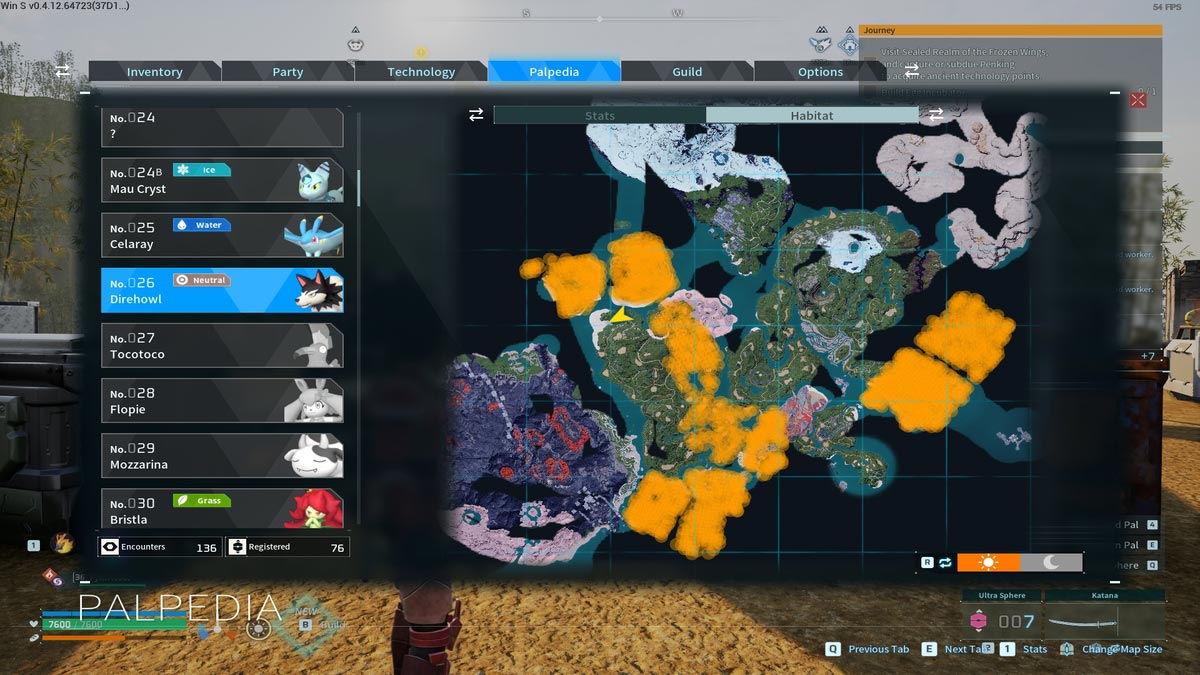Open the Tocotoco entry
This screenshot has height=675, width=1200.
pos(222,346)
